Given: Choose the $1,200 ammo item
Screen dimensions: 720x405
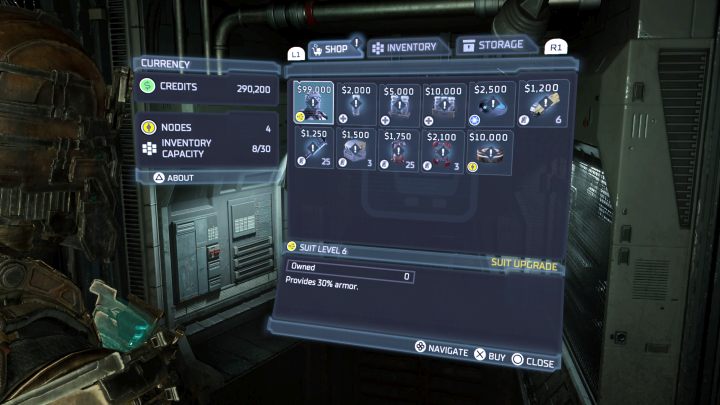Looking at the screenshot, I should pos(543,102).
